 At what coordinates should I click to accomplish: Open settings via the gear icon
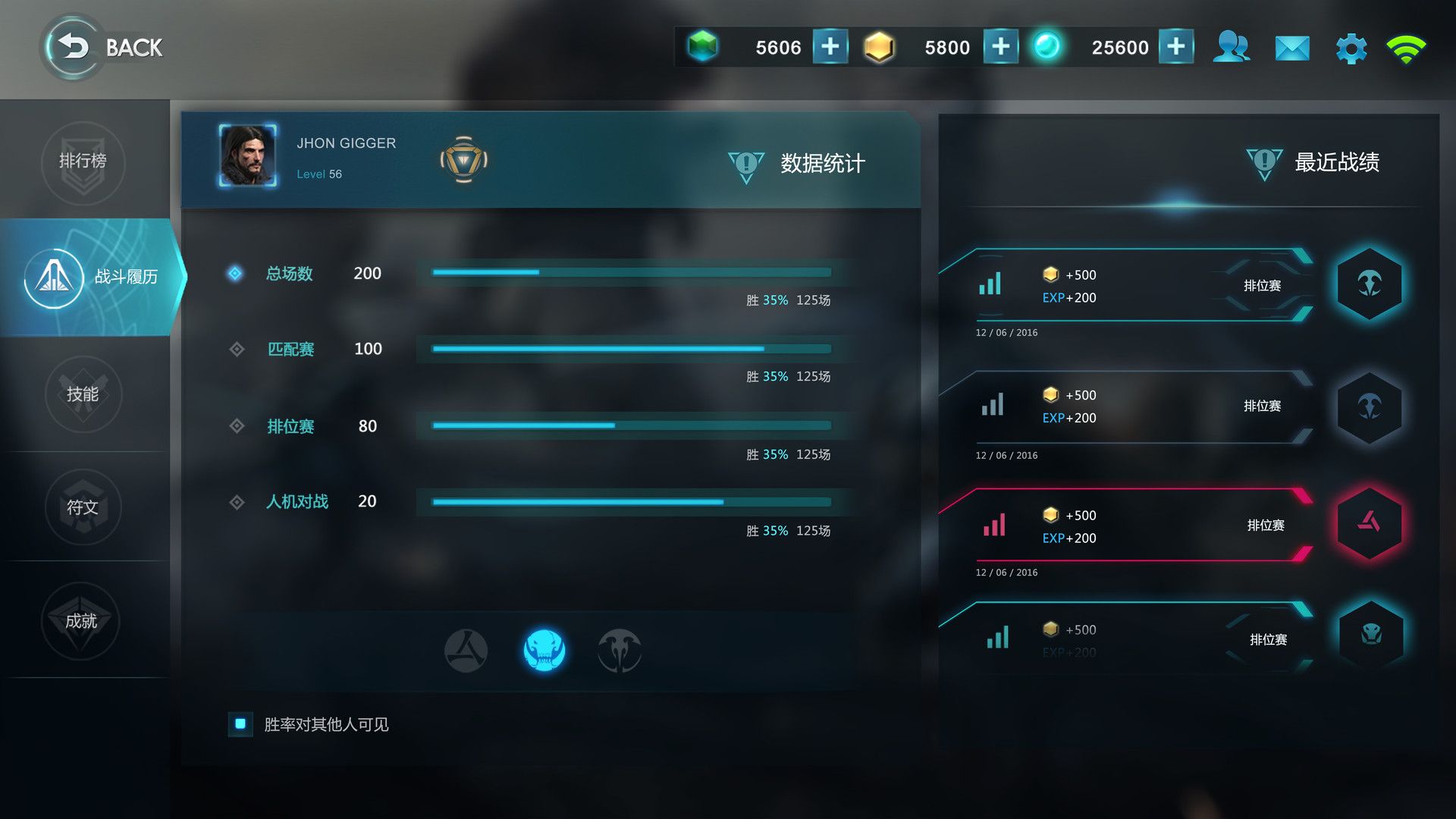[x=1351, y=49]
